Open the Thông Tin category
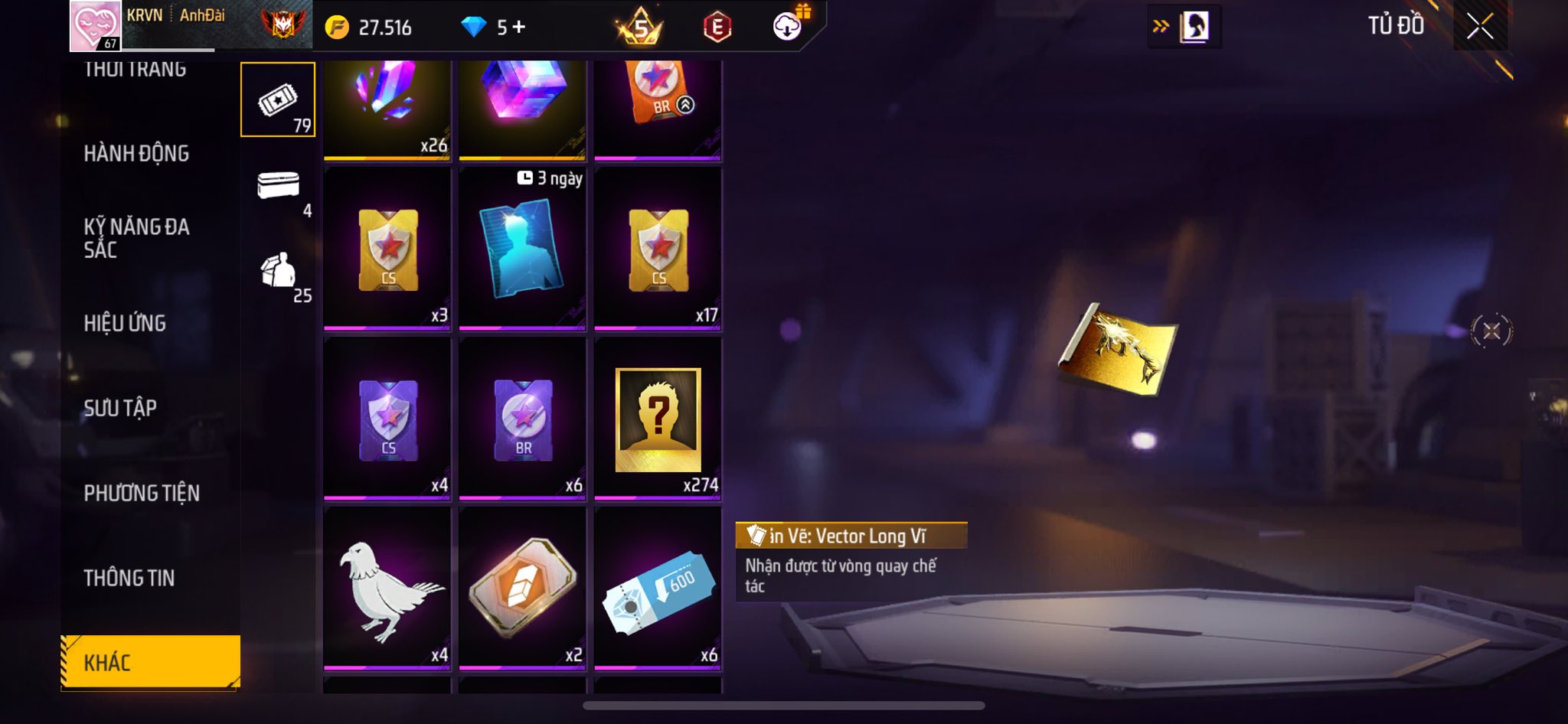Viewport: 1568px width, 724px height. [x=129, y=579]
